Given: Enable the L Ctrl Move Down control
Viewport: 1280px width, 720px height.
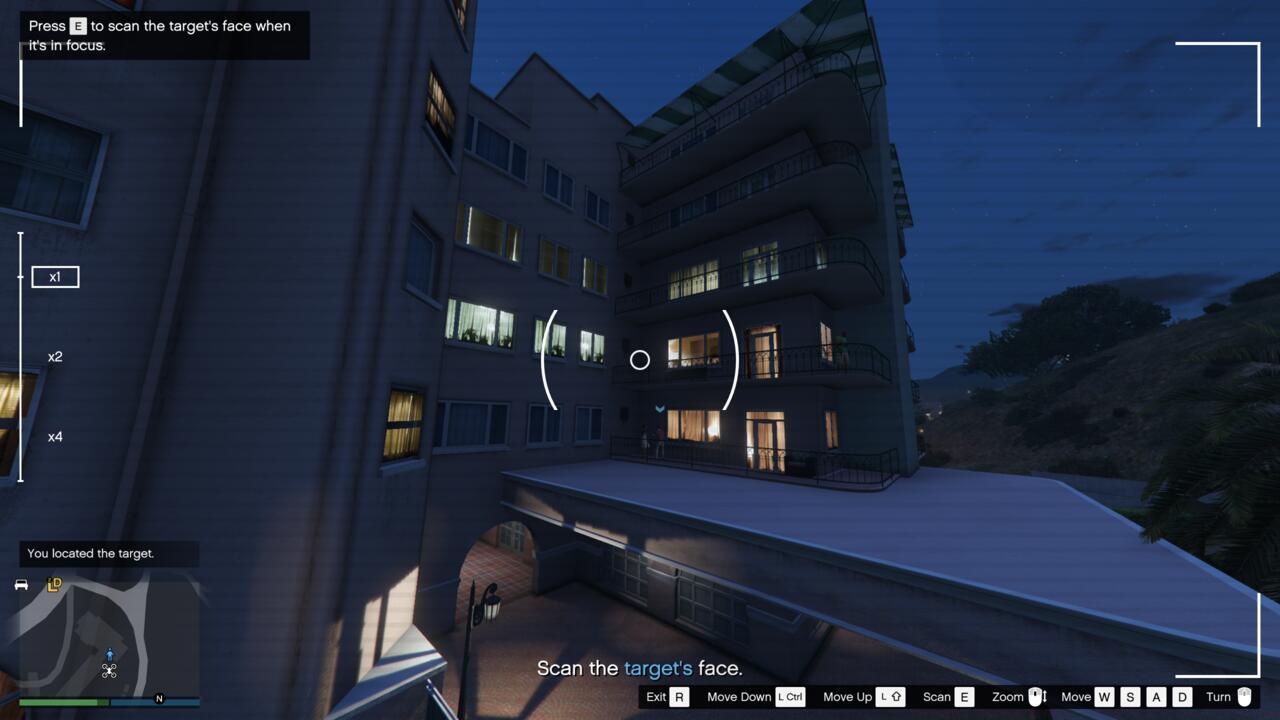Looking at the screenshot, I should (789, 696).
